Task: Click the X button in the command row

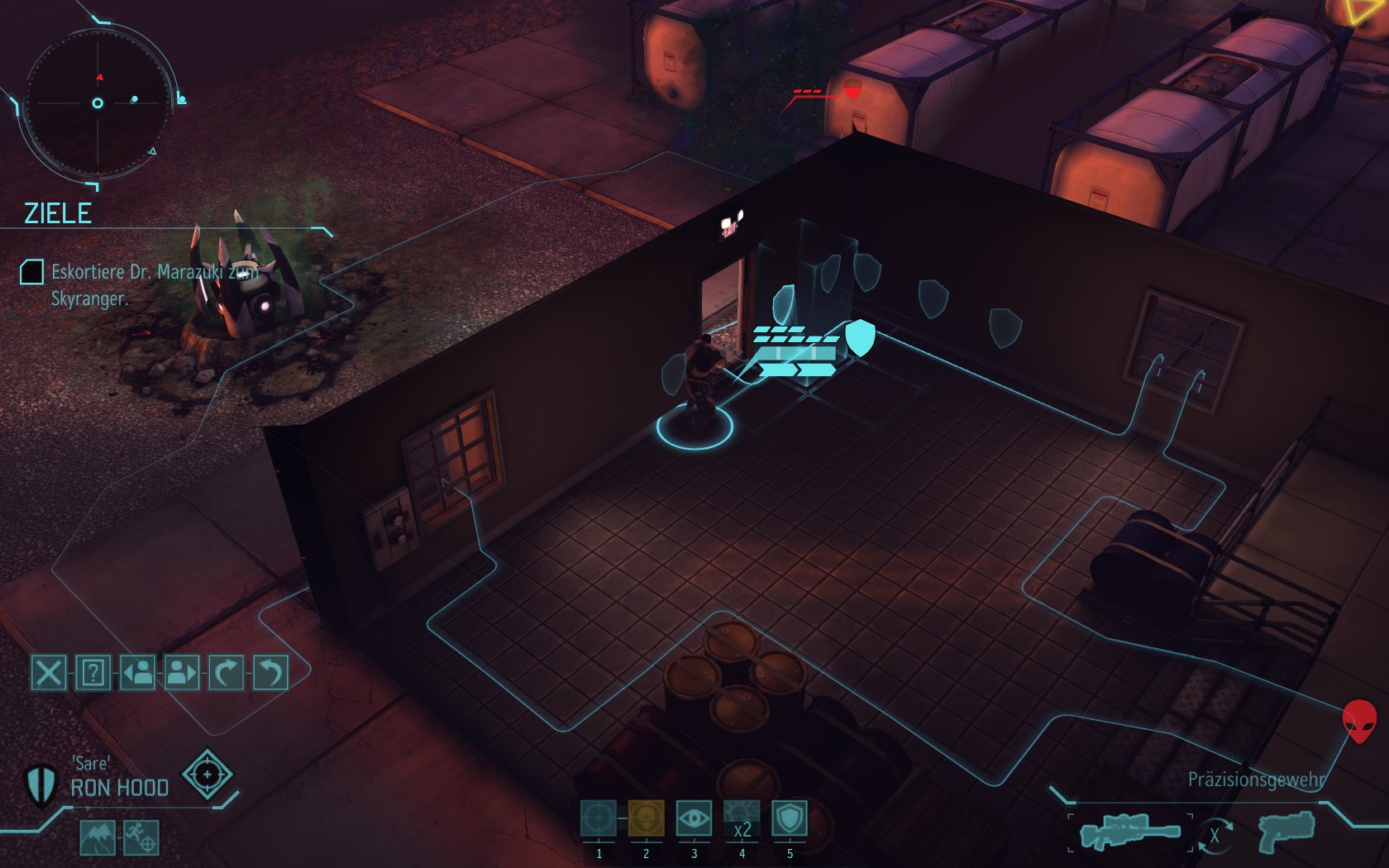Action: coord(49,673)
